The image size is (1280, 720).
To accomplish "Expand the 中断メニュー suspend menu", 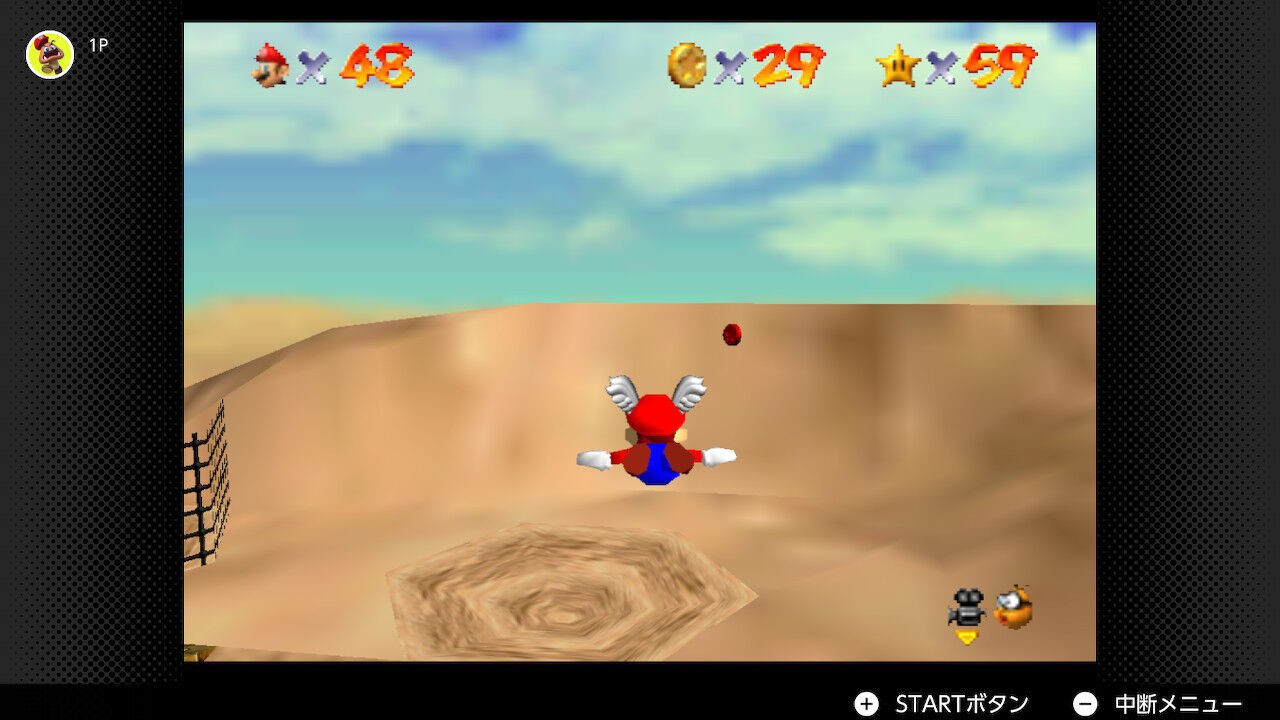I will [x=1180, y=703].
